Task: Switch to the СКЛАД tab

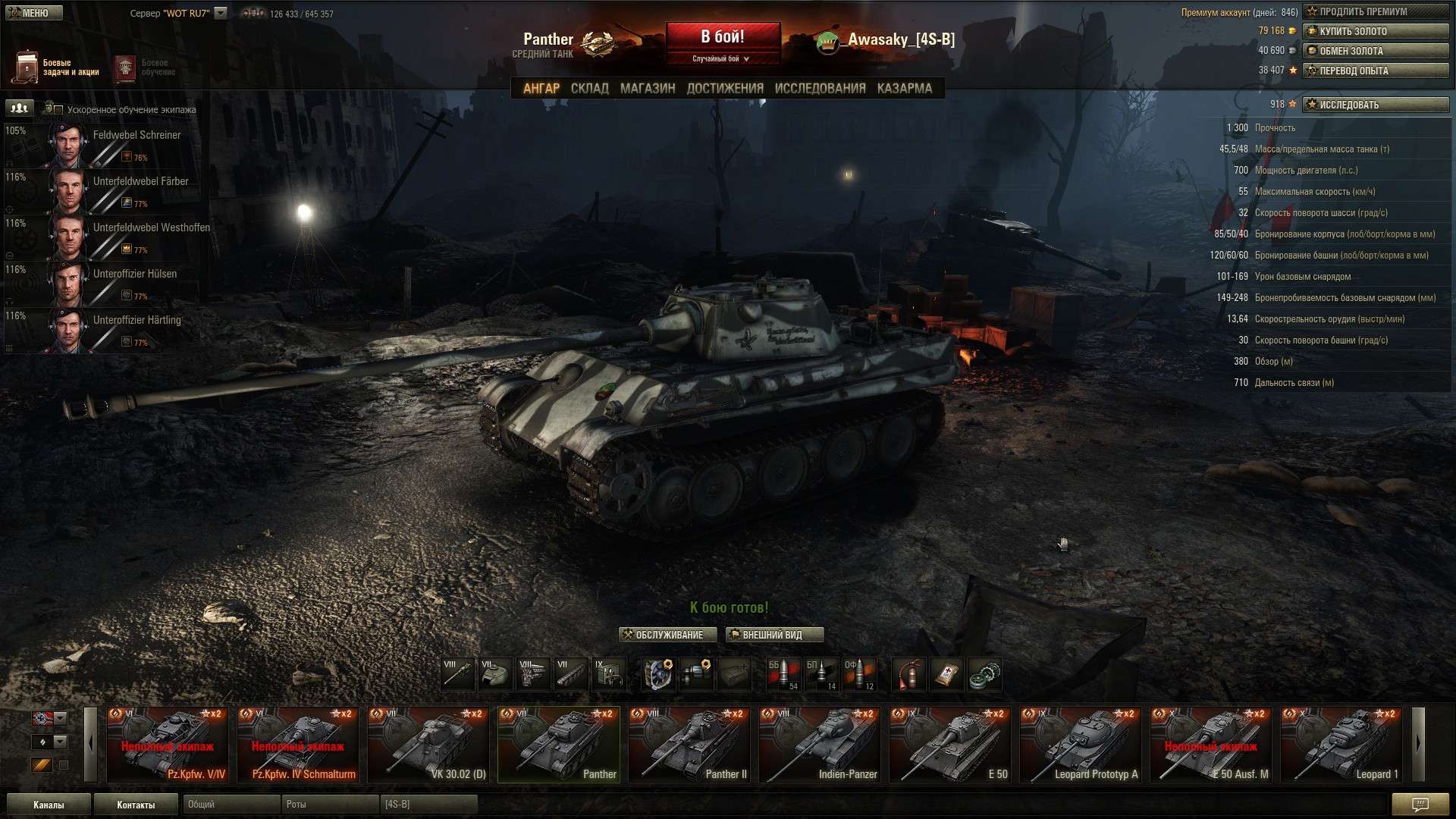Action: tap(589, 88)
